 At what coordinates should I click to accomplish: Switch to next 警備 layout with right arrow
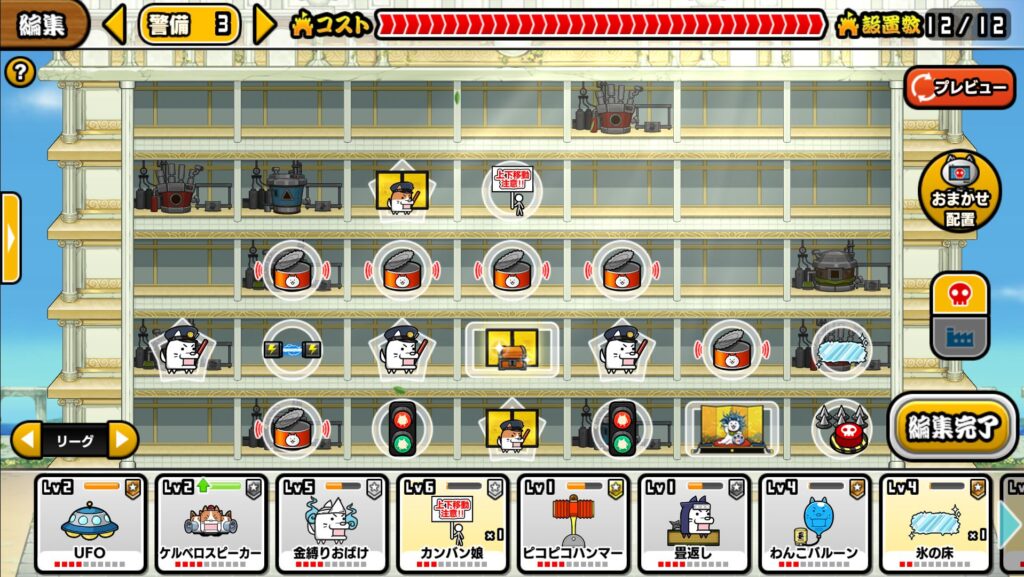click(x=264, y=24)
